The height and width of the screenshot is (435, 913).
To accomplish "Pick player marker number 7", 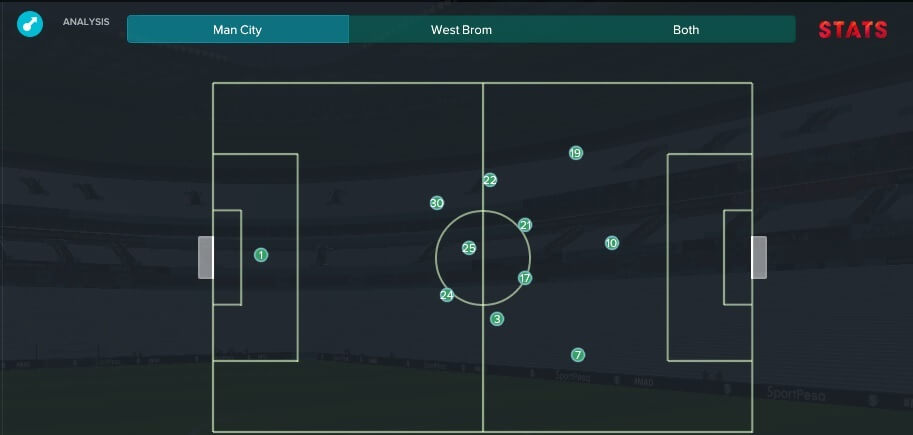I will 578,355.
